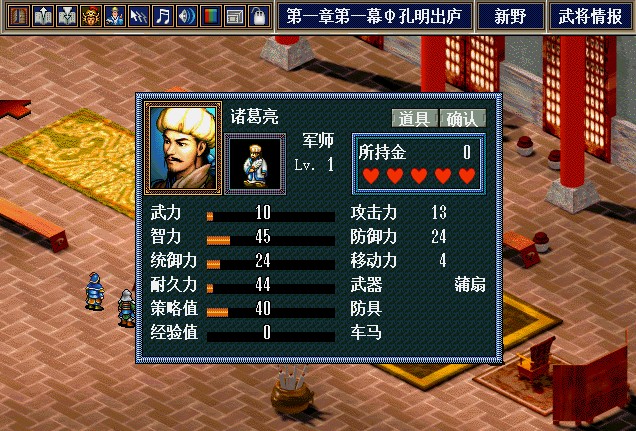Open the color display settings icon
The height and width of the screenshot is (431, 636).
click(x=210, y=16)
